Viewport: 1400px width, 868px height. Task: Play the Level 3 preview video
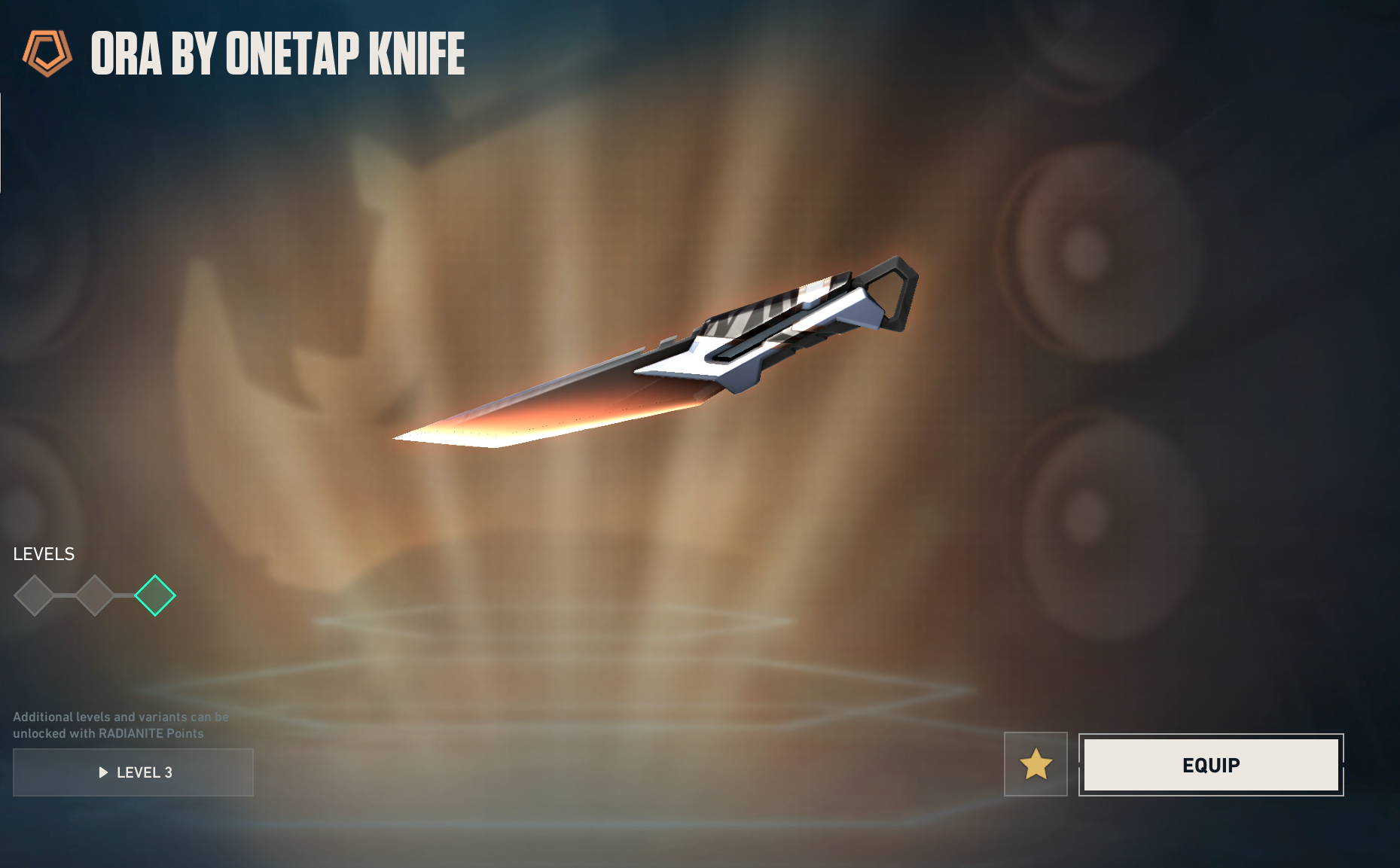[x=133, y=772]
